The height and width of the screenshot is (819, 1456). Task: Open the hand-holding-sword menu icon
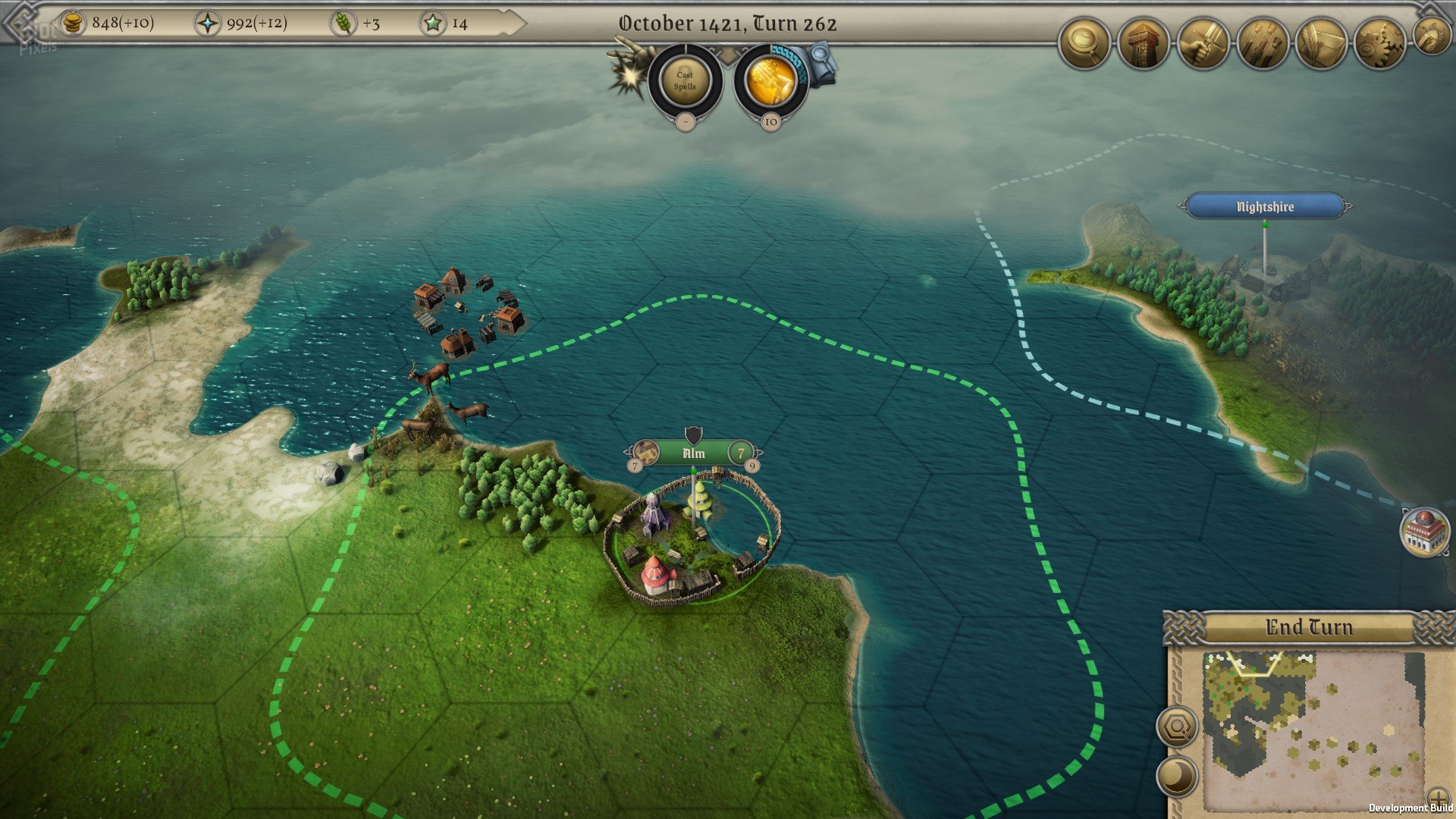(1203, 45)
